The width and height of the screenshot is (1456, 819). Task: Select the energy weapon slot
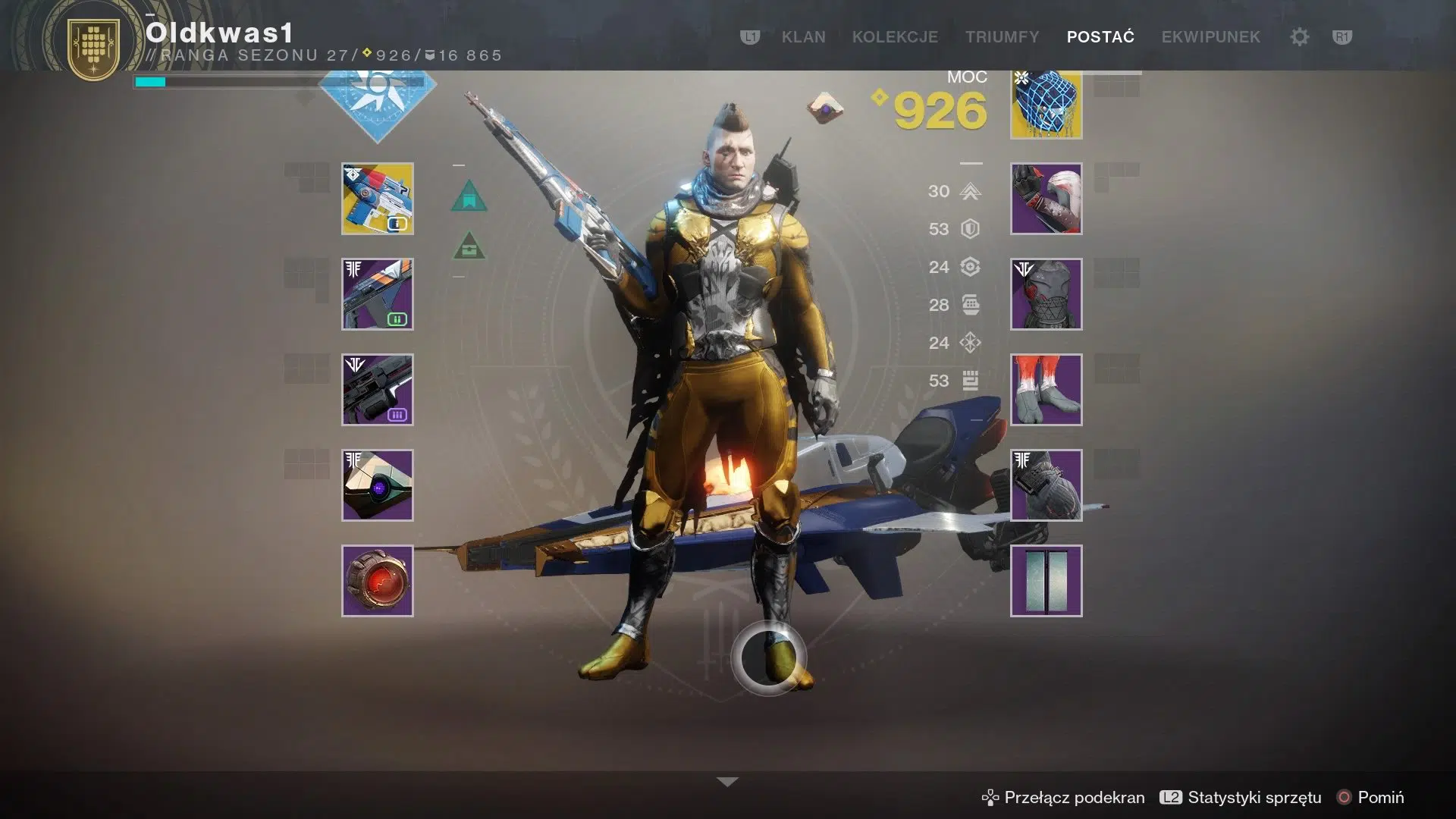377,294
